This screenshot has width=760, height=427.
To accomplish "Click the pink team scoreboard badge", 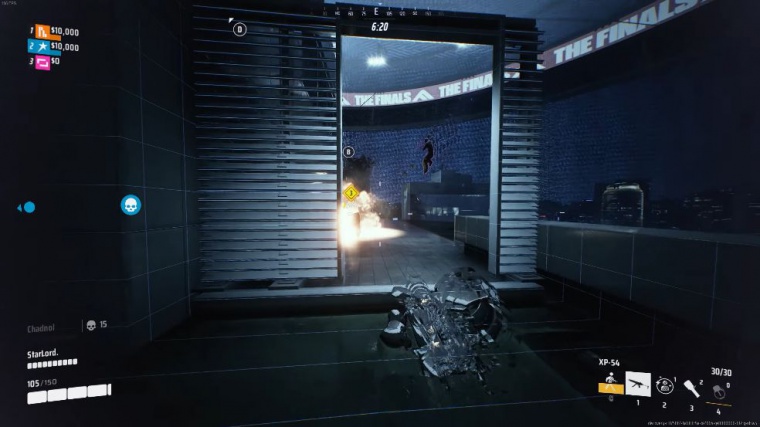I will 43,61.
